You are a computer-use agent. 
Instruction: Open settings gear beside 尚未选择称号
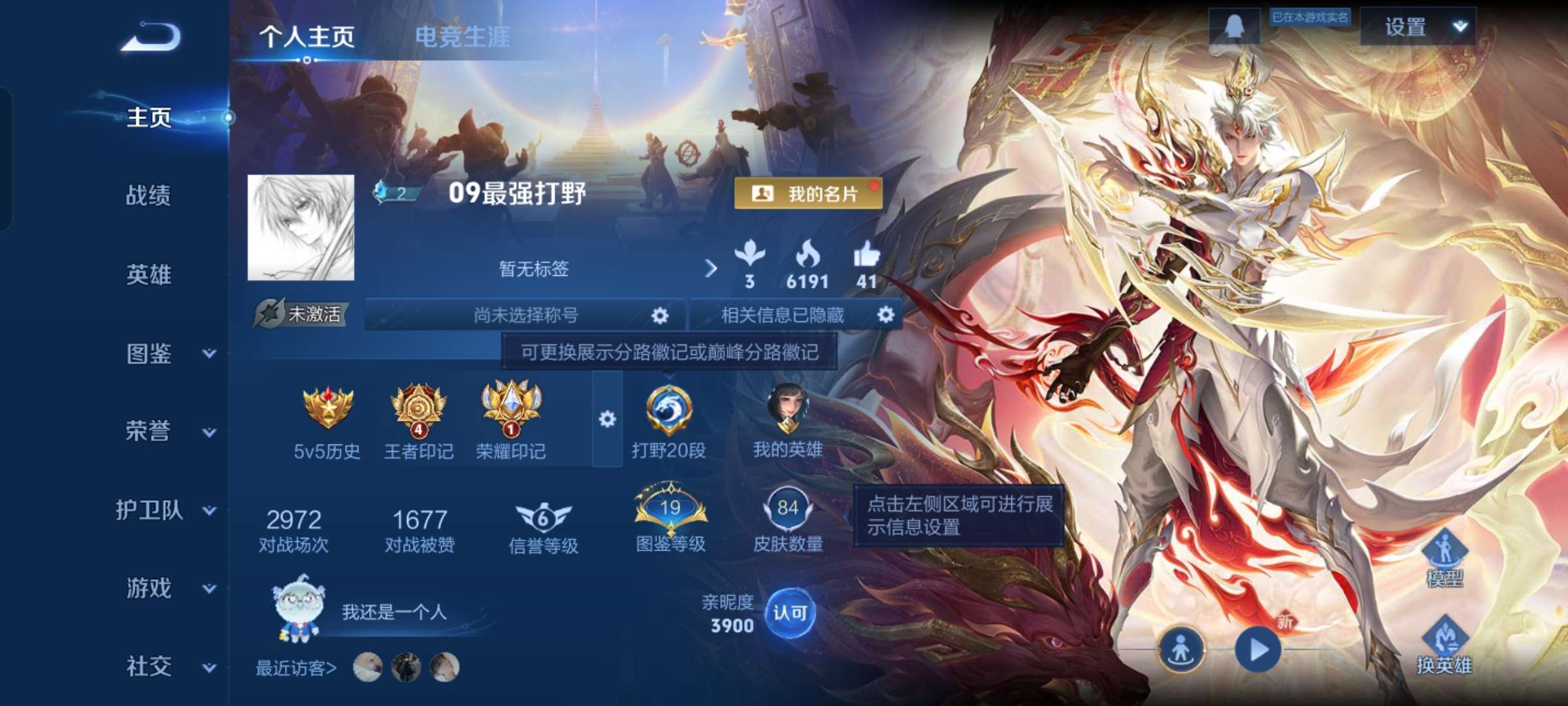pos(659,315)
